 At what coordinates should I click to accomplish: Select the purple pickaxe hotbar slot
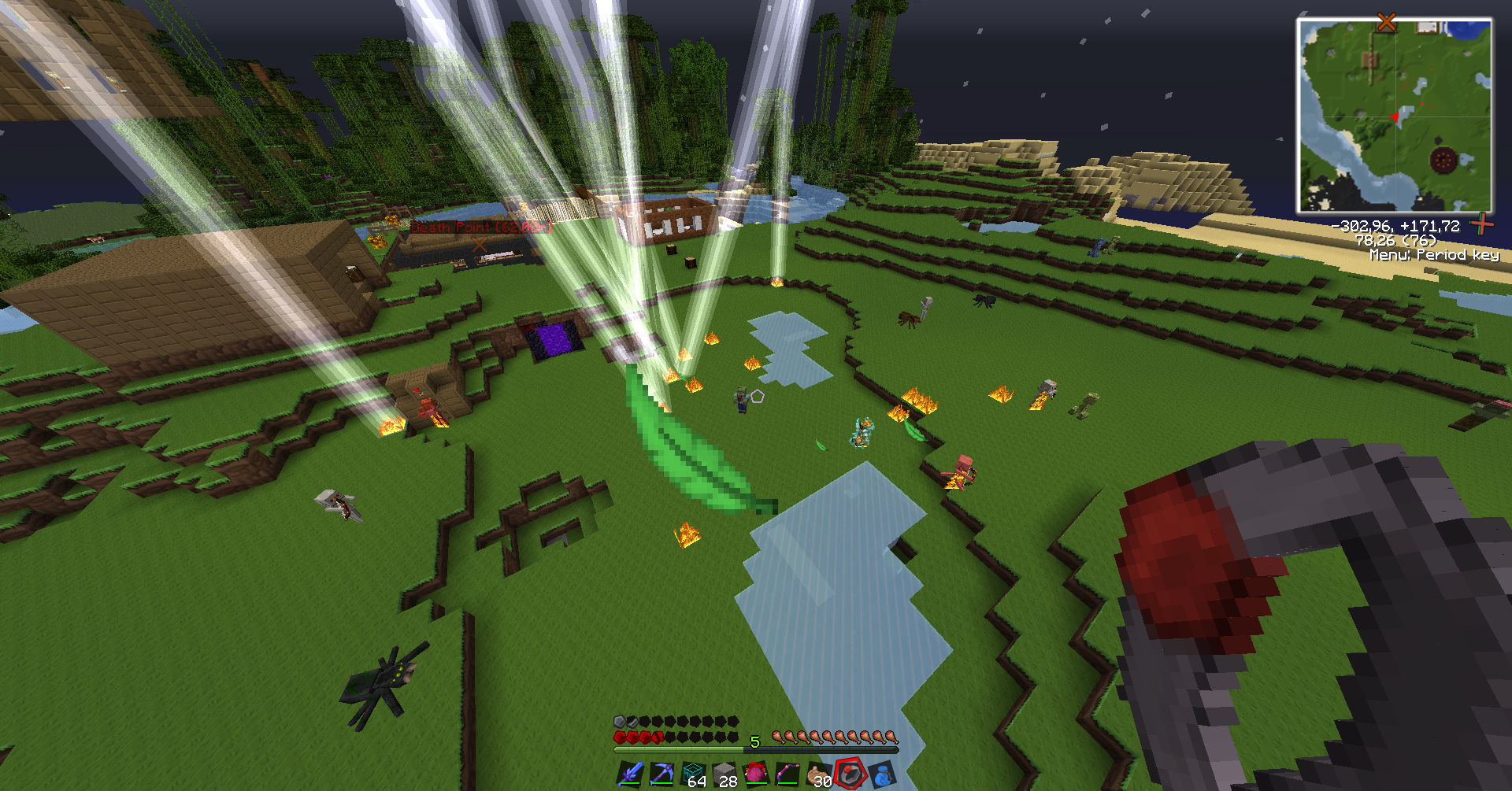pyautogui.click(x=661, y=774)
